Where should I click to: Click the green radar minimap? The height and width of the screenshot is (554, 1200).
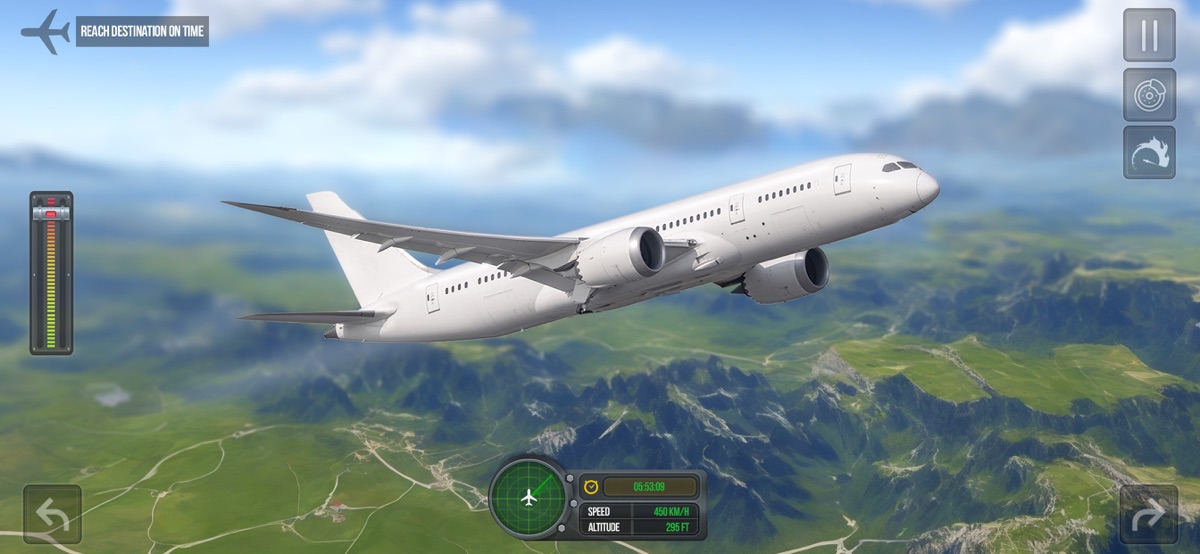pyautogui.click(x=527, y=497)
